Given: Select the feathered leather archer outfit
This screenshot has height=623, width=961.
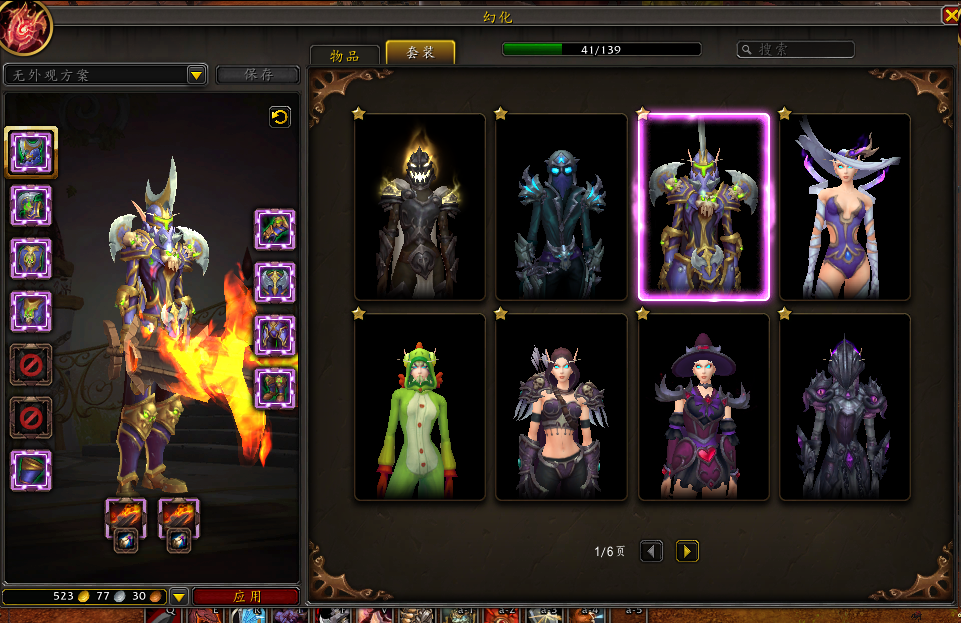Looking at the screenshot, I should (561, 407).
